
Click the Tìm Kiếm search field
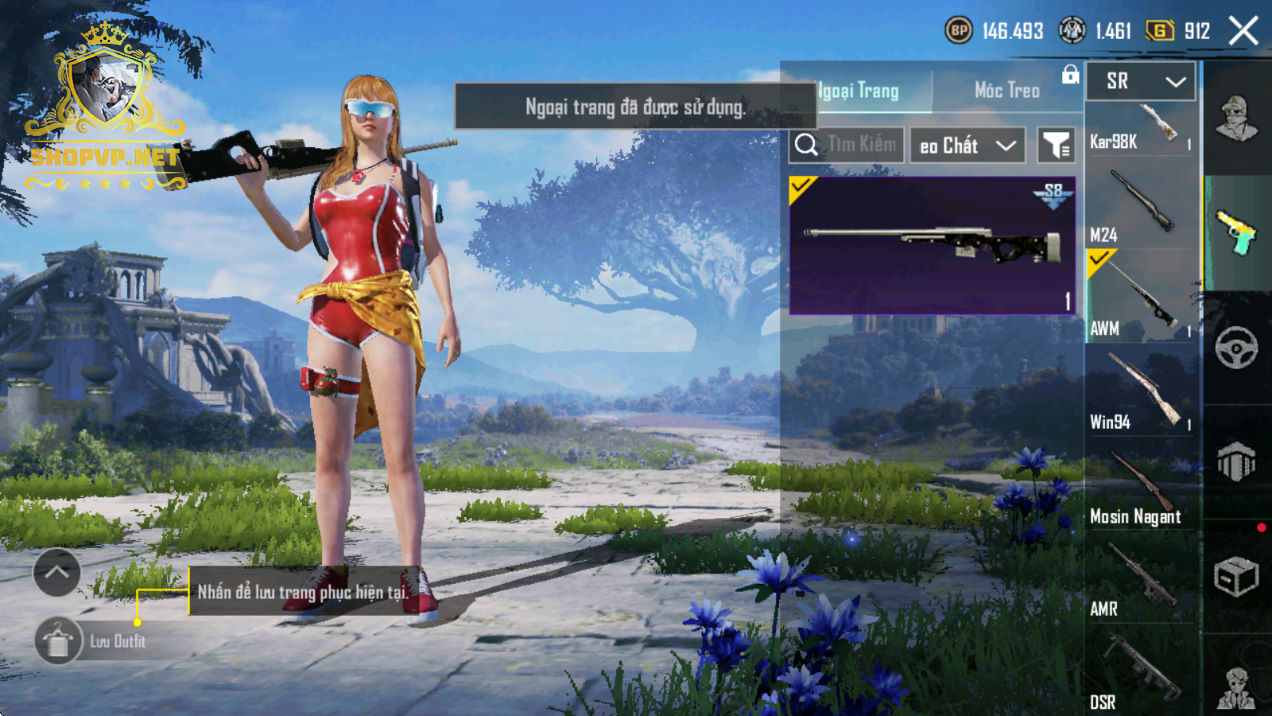pyautogui.click(x=847, y=145)
